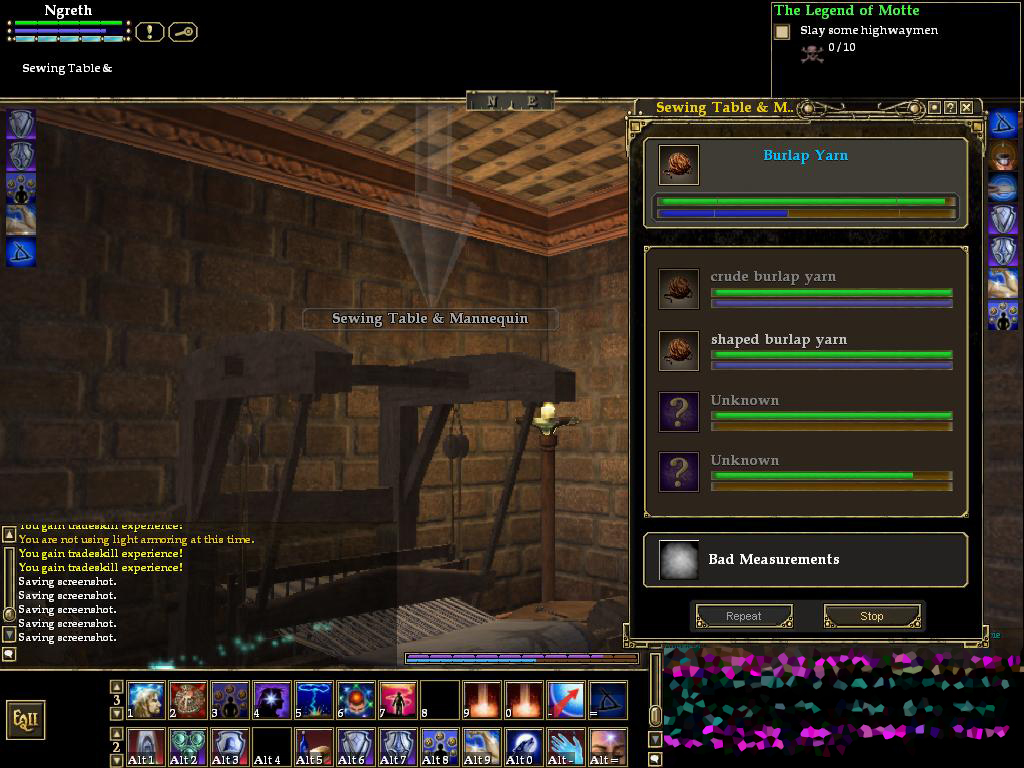
Task: Activate the glowing blue hand ability
Action: (x=566, y=746)
